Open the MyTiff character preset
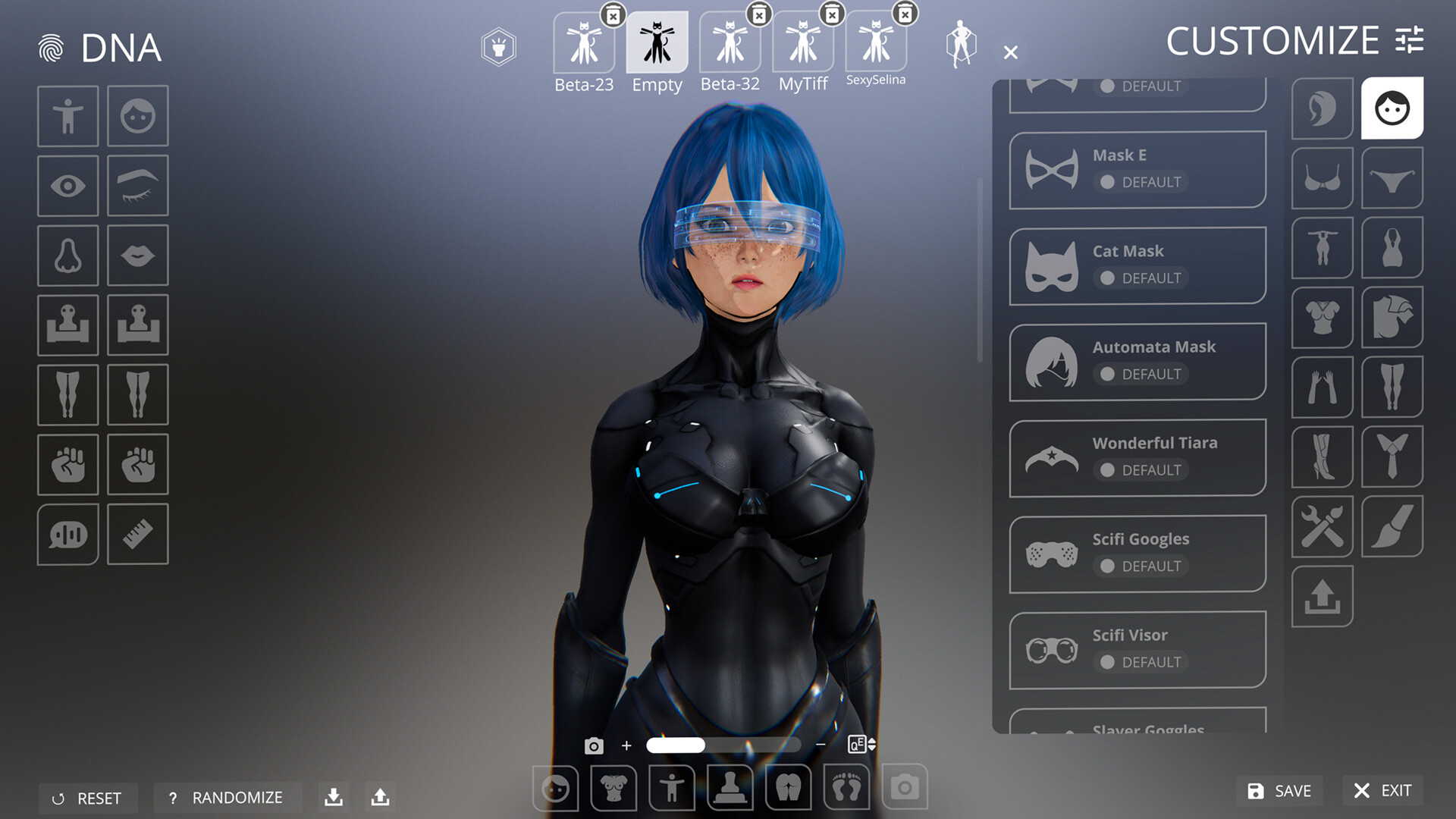 802,42
